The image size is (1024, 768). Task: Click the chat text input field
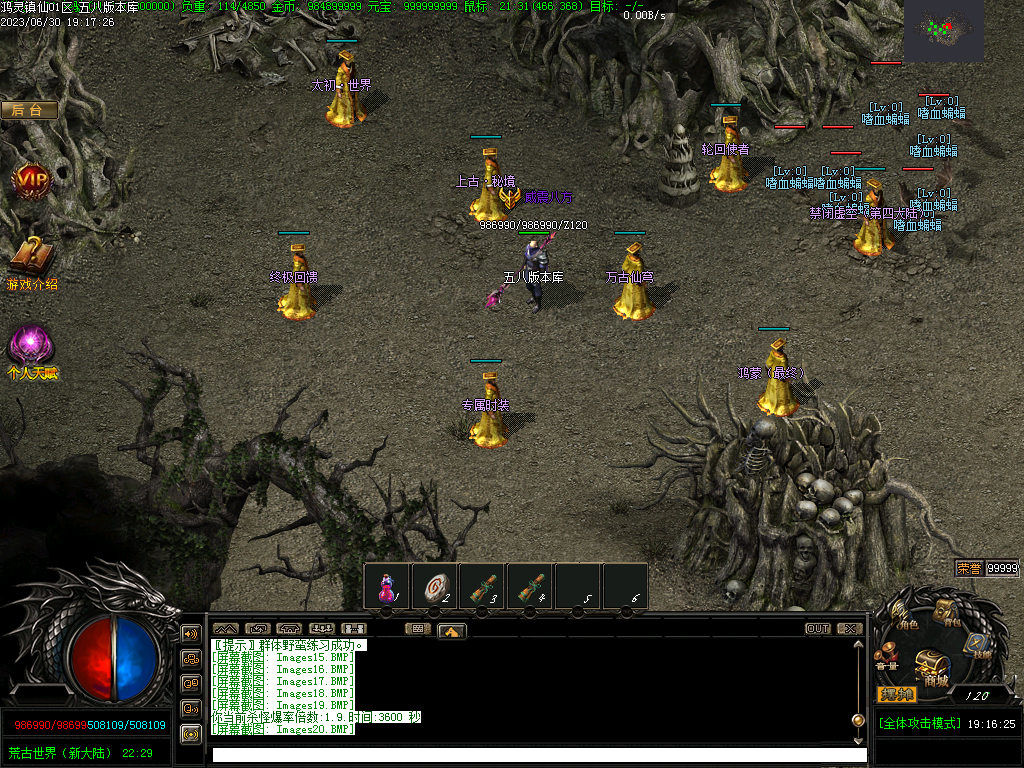pyautogui.click(x=538, y=755)
